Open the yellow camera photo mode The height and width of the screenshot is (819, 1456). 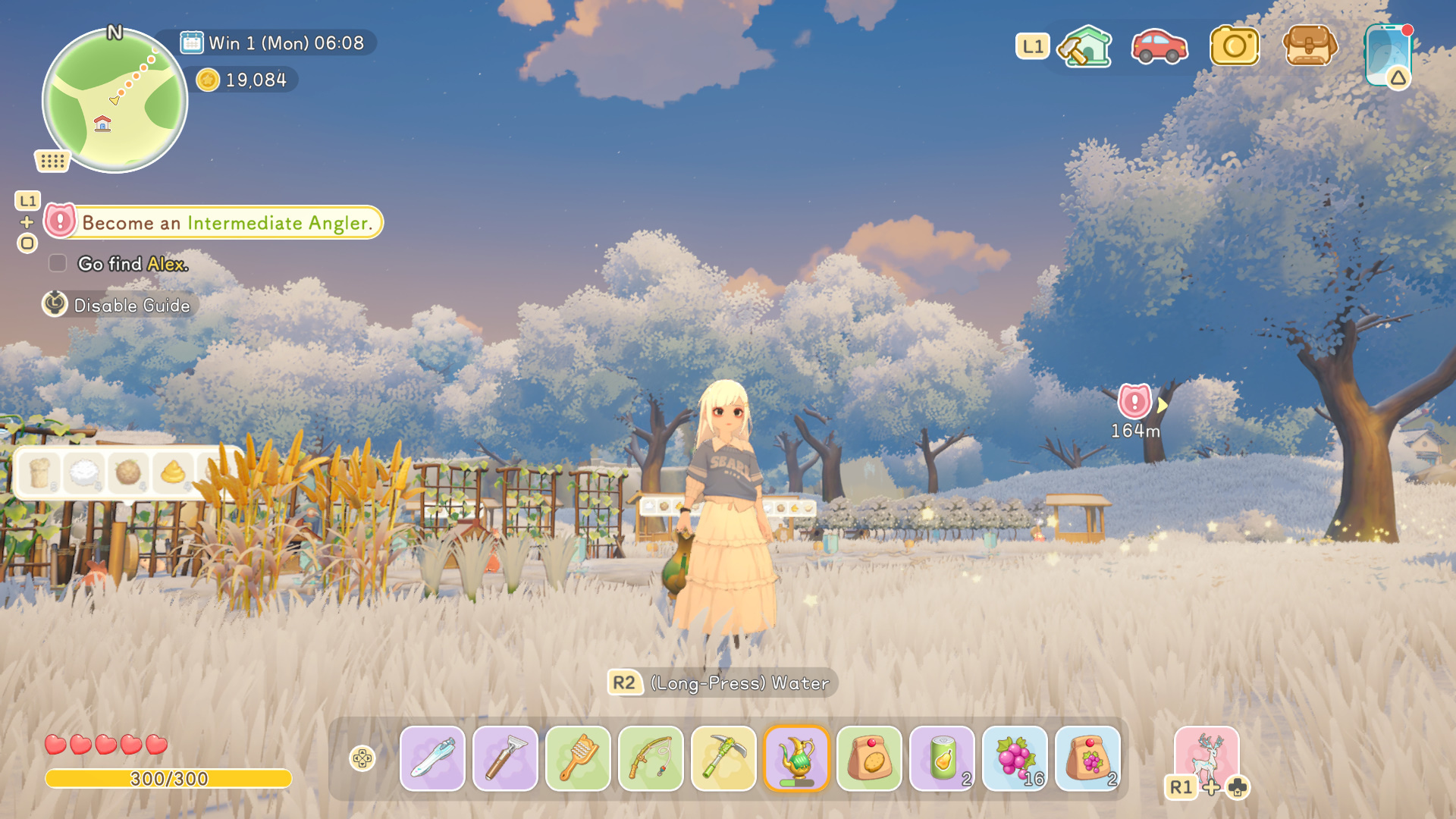[x=1234, y=46]
